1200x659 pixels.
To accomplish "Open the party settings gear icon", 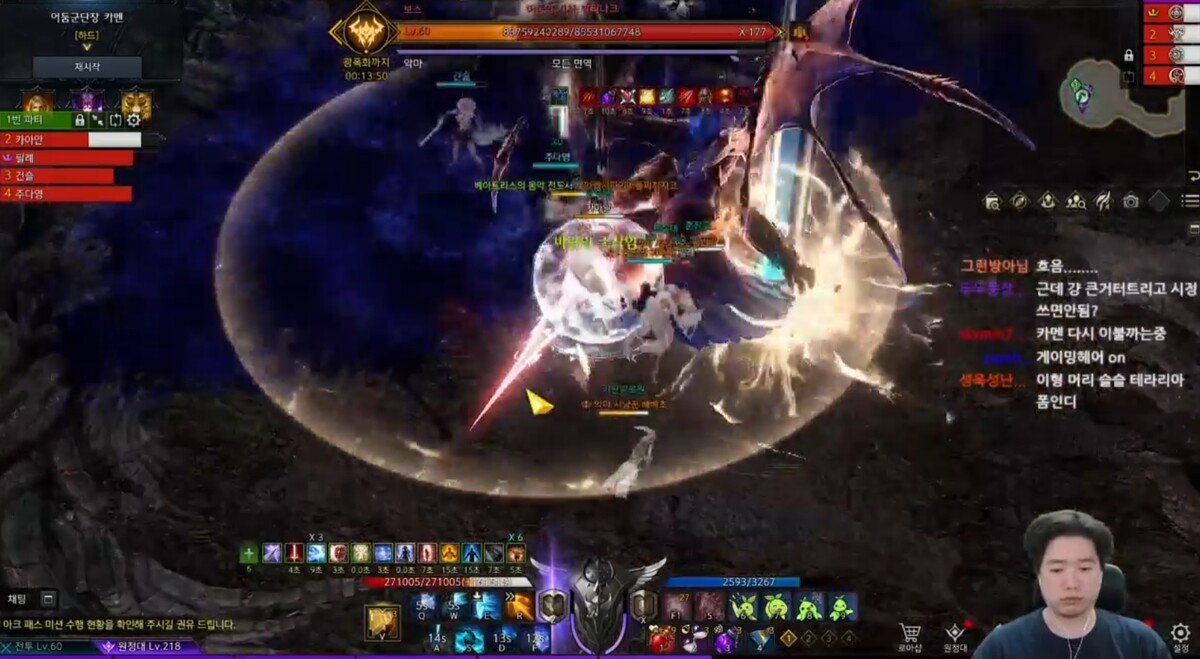I will (133, 120).
